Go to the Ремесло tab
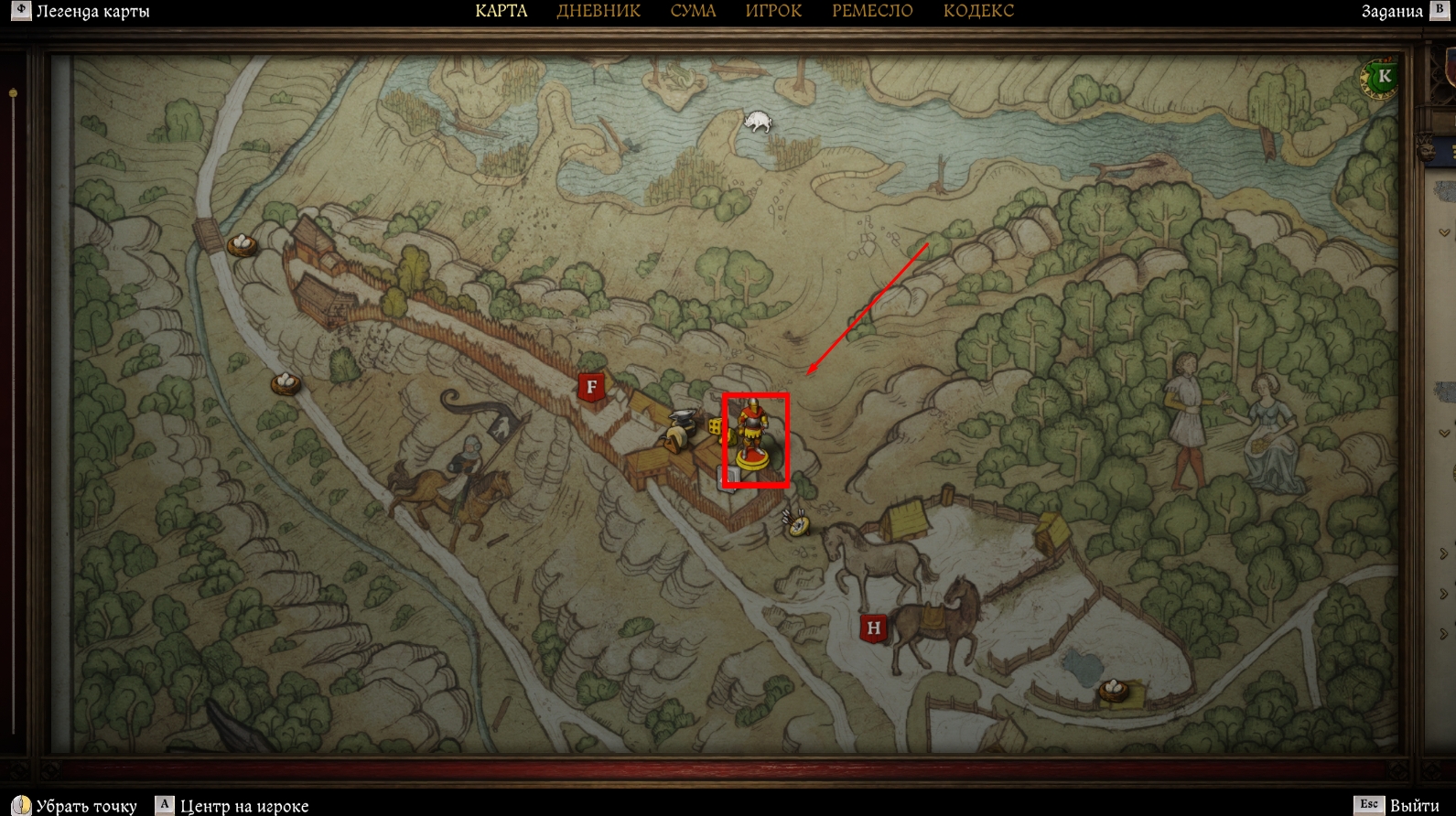The height and width of the screenshot is (816, 1456). [x=872, y=11]
